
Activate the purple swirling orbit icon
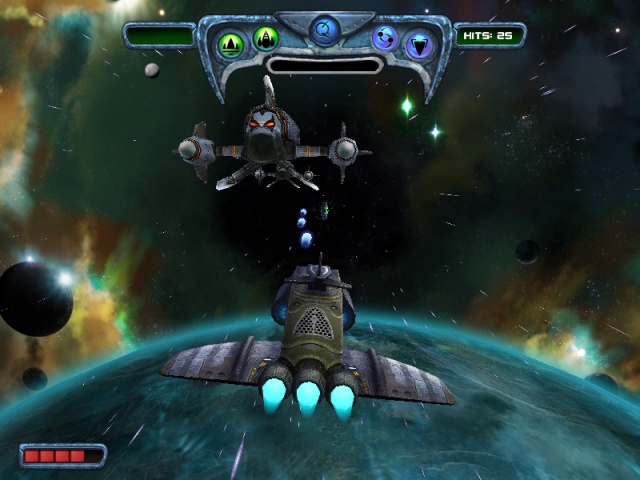pos(385,38)
